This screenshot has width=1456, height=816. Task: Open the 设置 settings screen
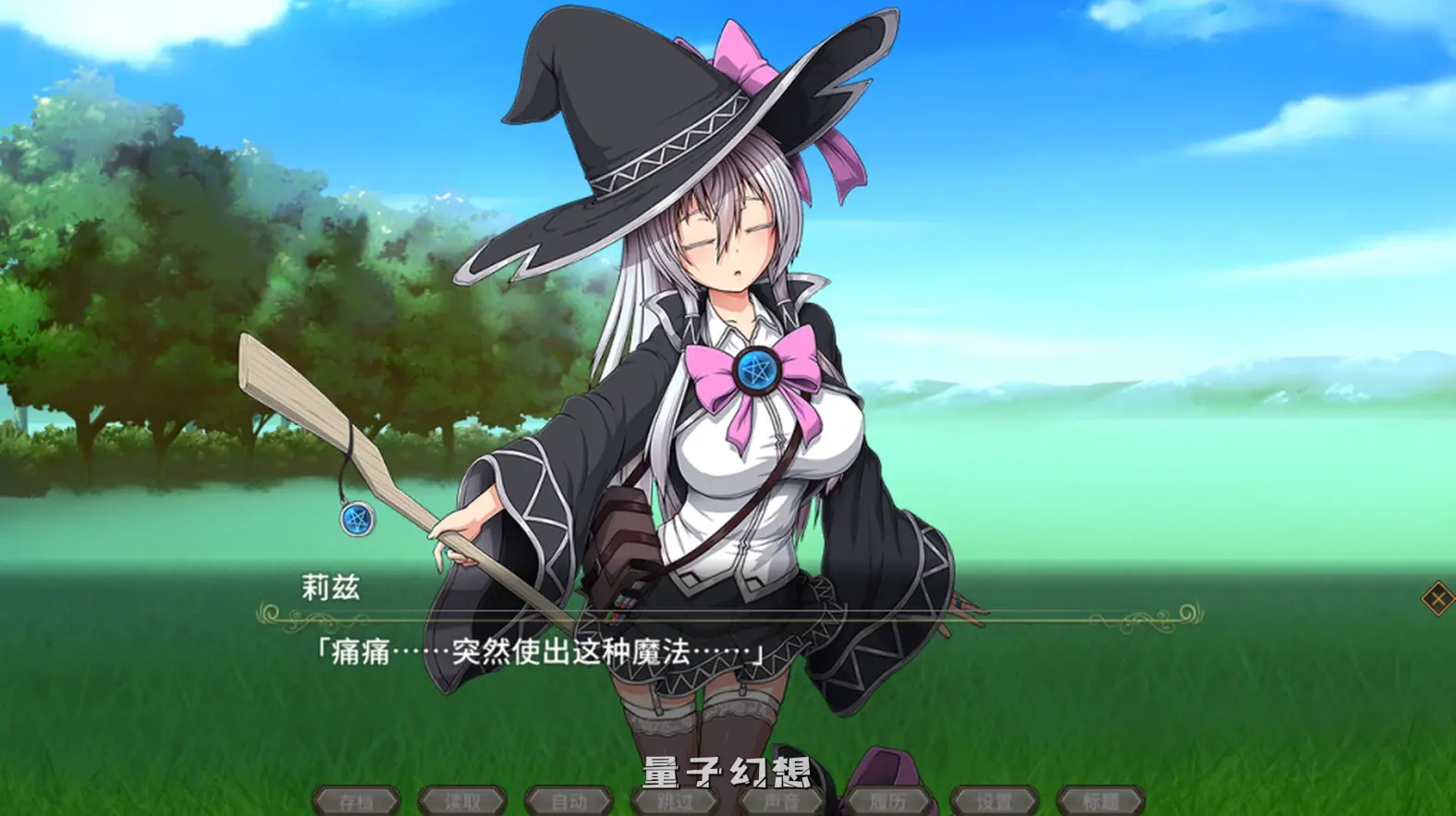tap(992, 802)
